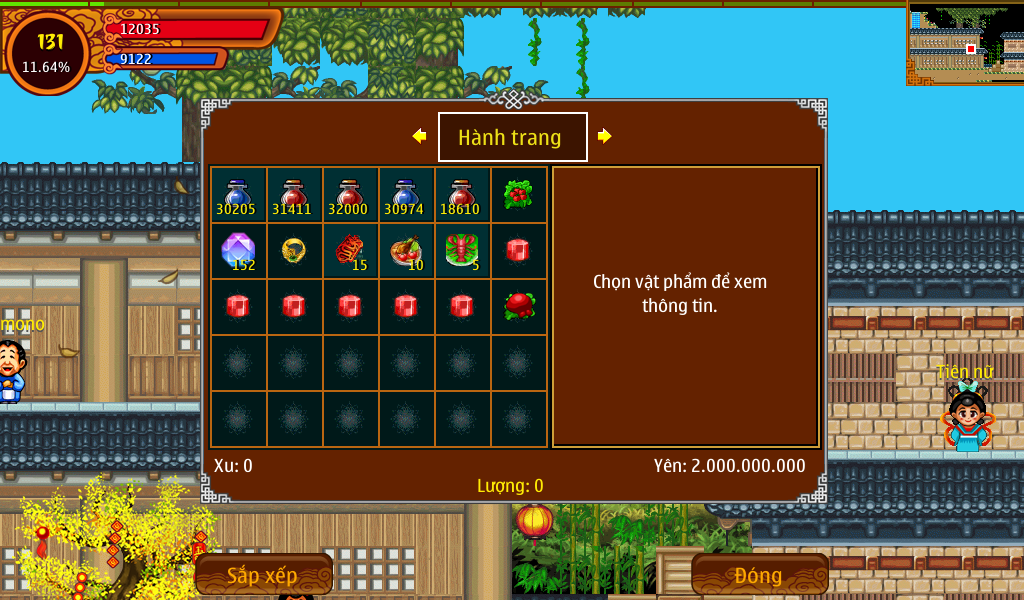
Task: Click the Sắp xếp sort button
Action: [263, 575]
